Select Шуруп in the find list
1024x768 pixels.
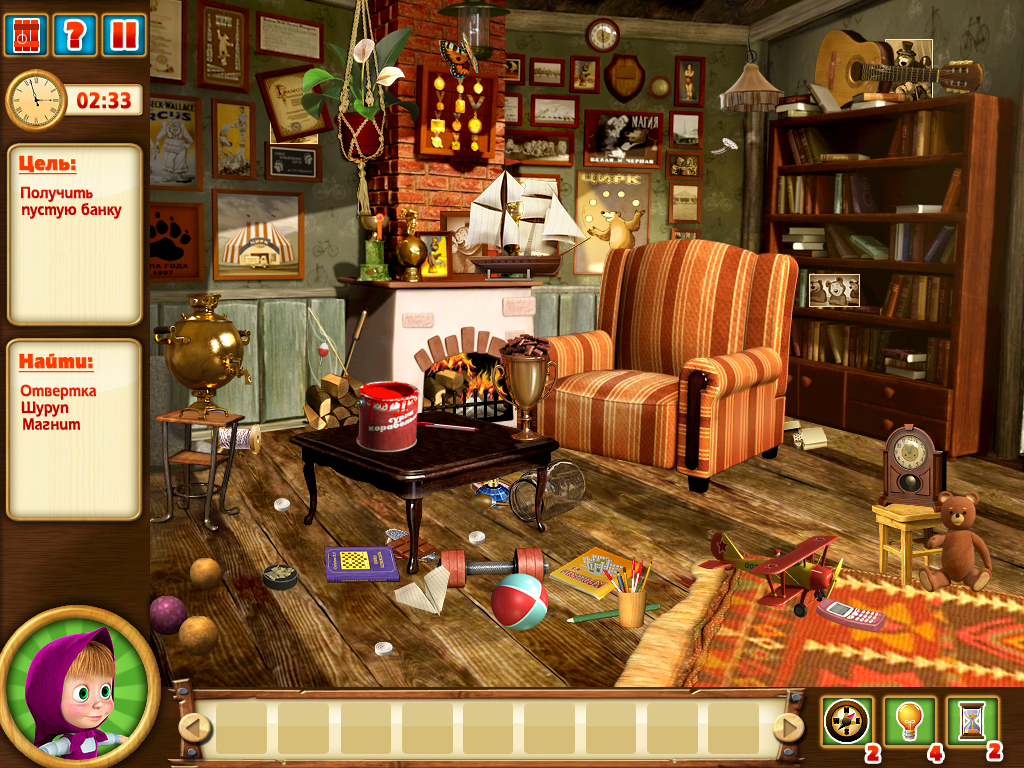[45, 408]
